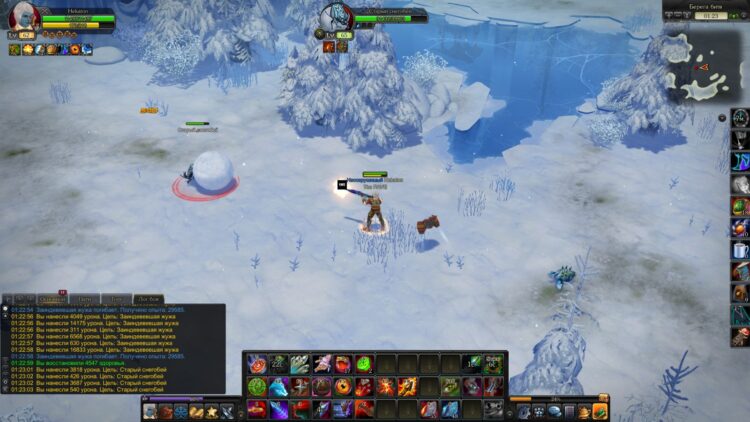Screen dimensions: 750x422
Task: Click the blue rune icon on side bar
Action: [740, 162]
